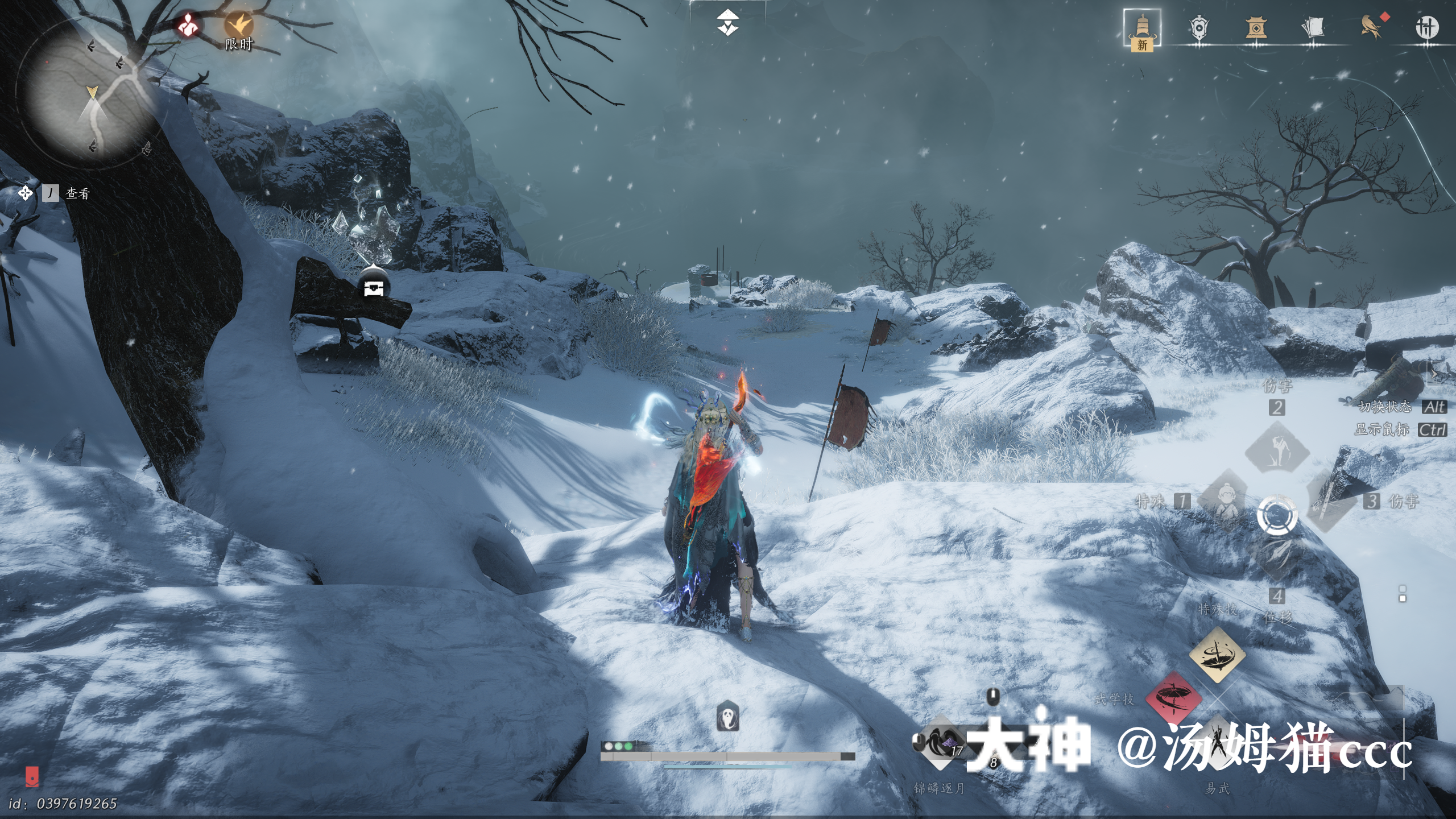Open the red character figure icon

pyautogui.click(x=188, y=25)
